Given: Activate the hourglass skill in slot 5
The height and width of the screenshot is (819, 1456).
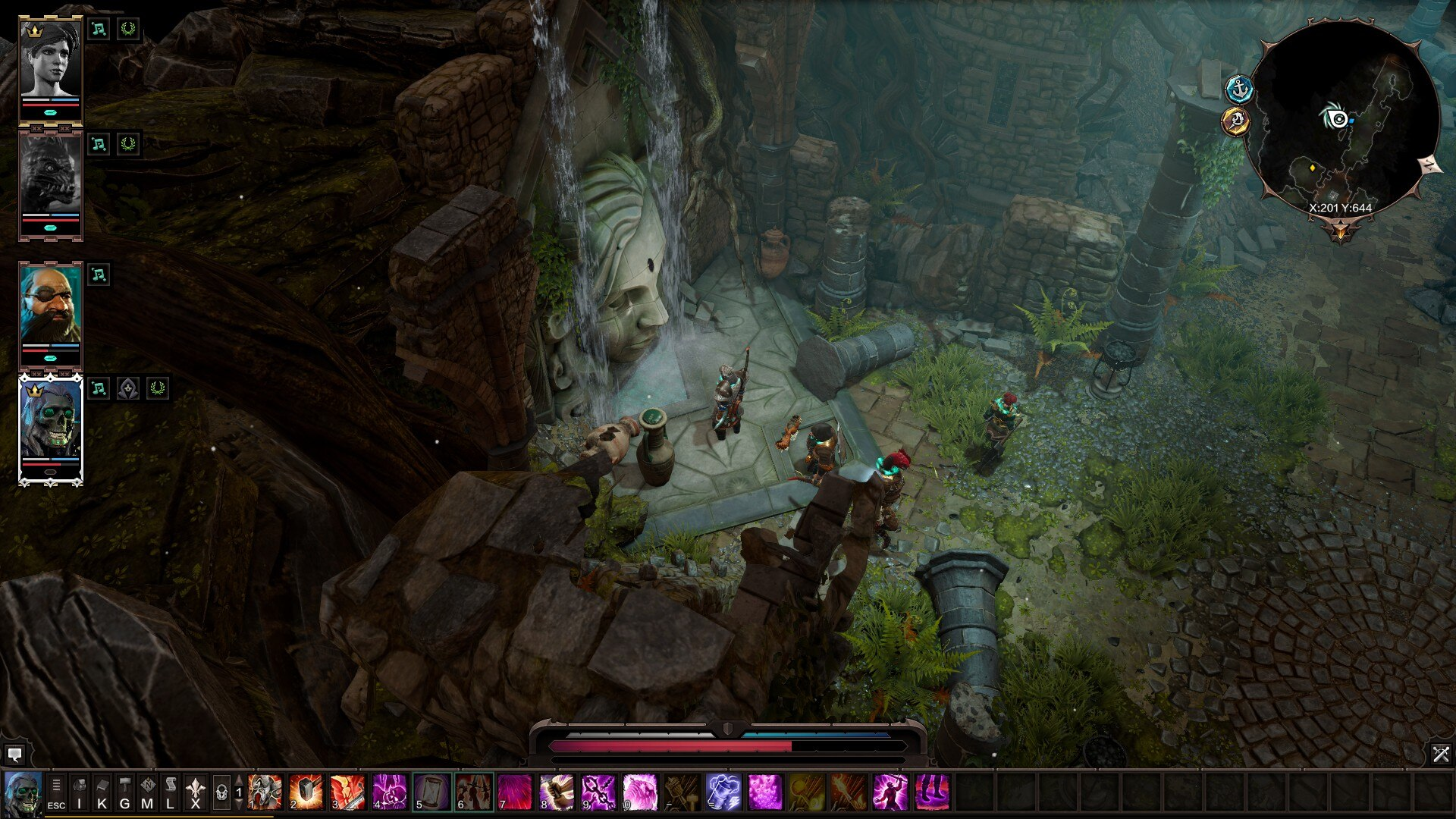Looking at the screenshot, I should [431, 792].
